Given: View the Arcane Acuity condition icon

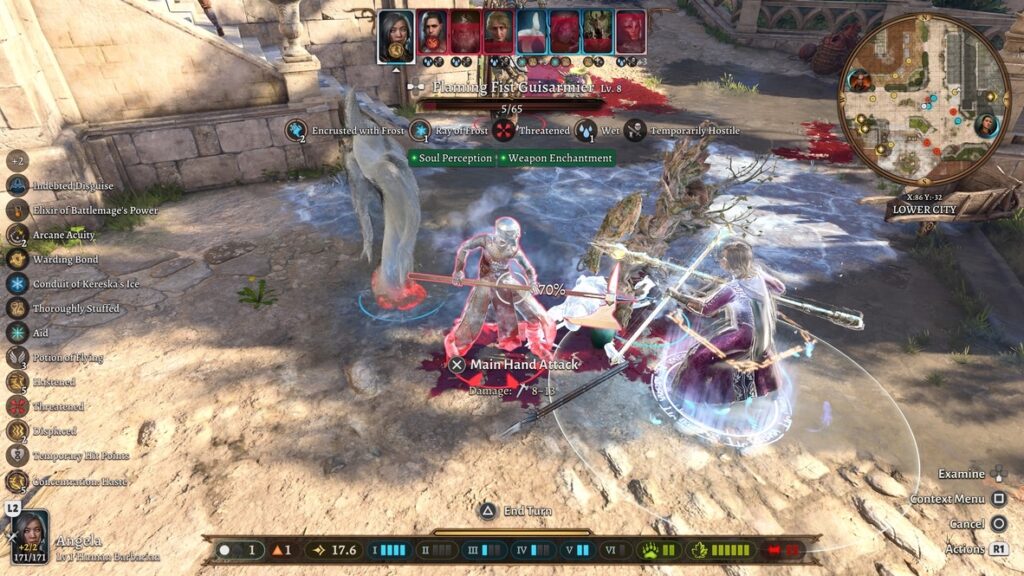Looking at the screenshot, I should click(17, 235).
